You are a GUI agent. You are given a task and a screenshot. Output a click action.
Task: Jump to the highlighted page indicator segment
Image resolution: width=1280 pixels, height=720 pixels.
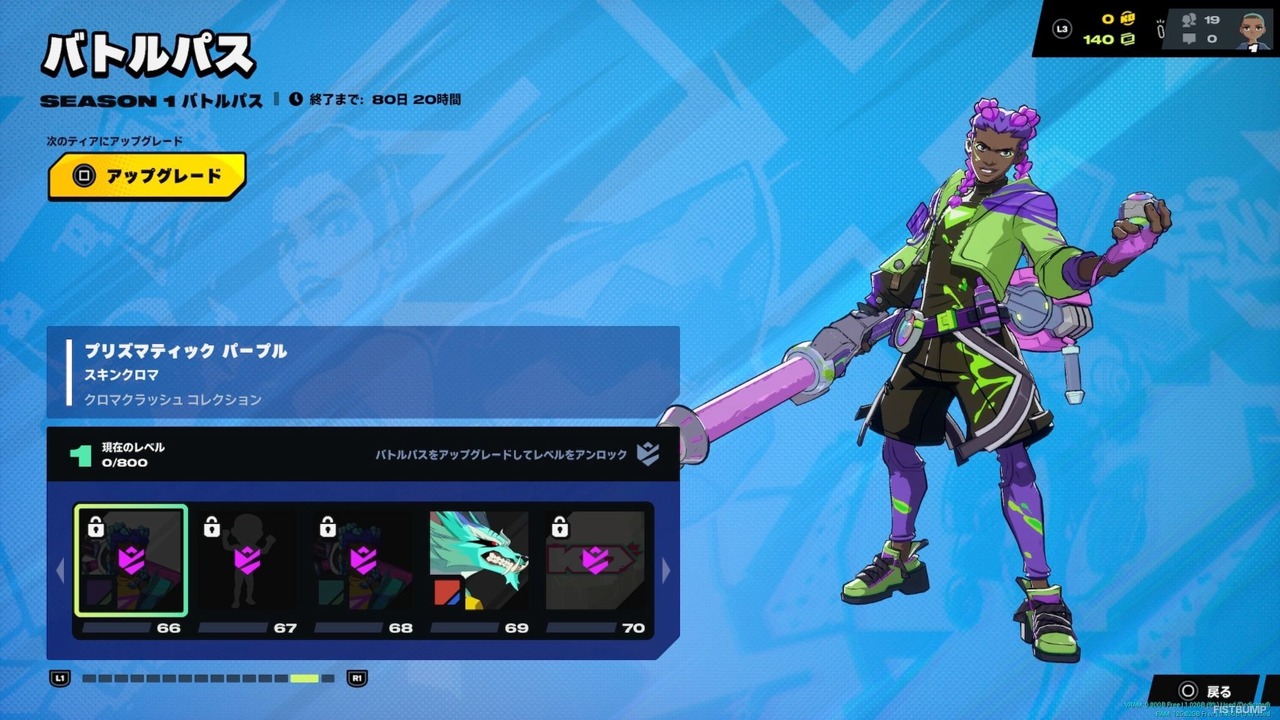[x=304, y=679]
